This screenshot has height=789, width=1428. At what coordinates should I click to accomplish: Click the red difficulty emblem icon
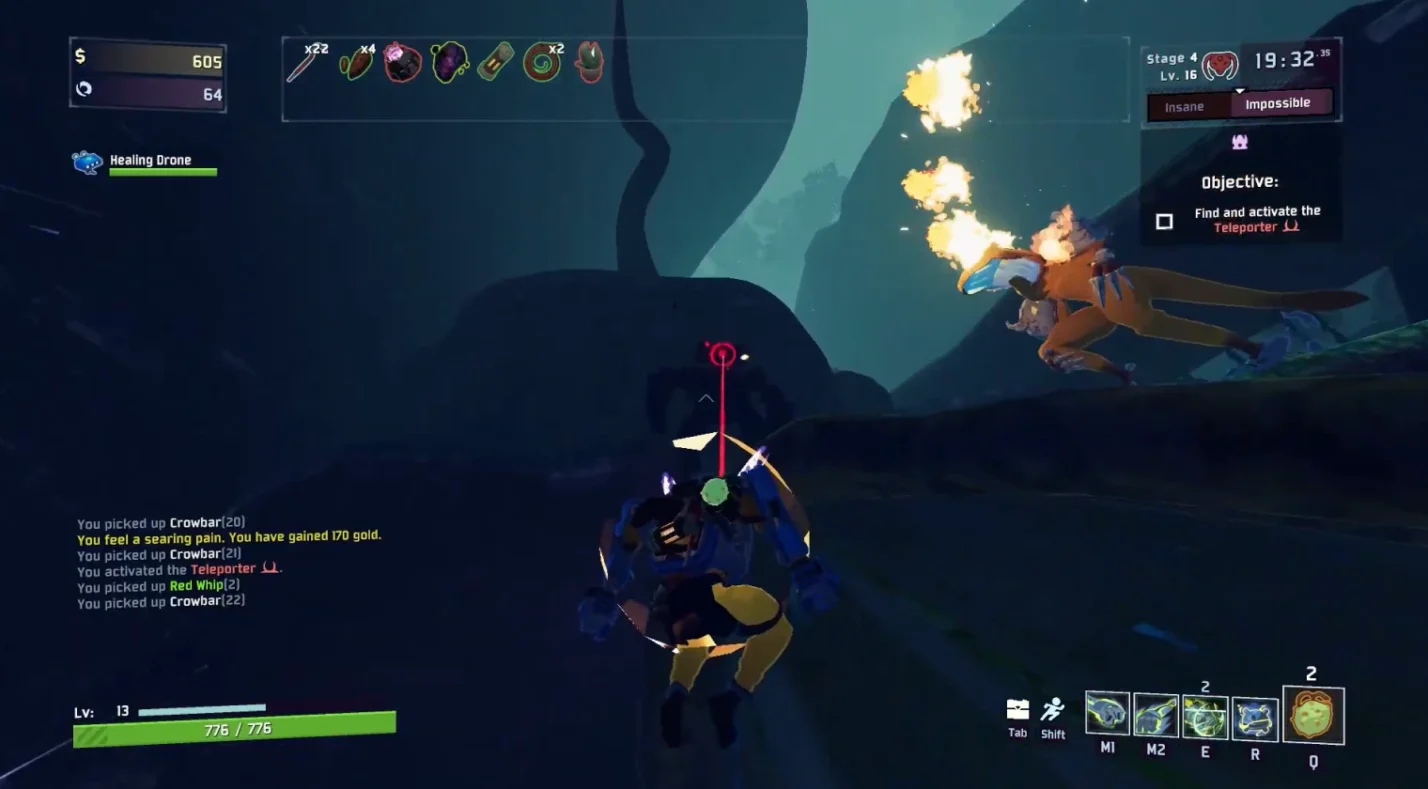1220,65
